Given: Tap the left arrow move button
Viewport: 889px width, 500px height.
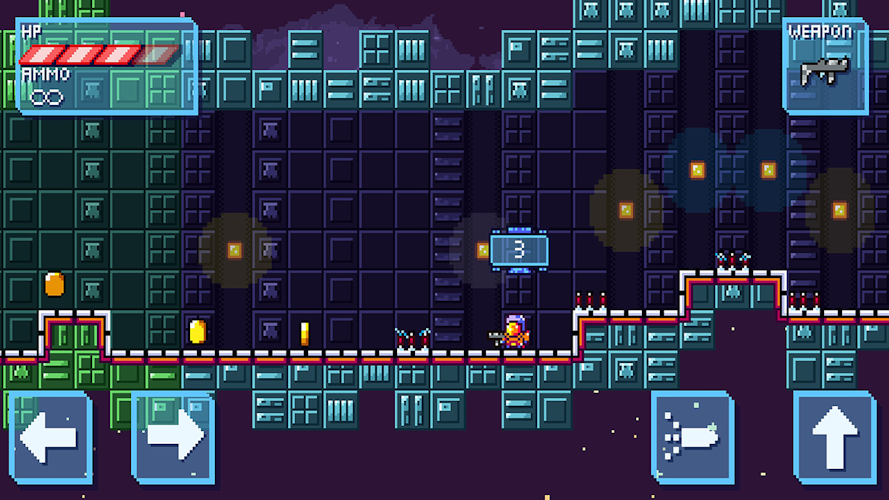Looking at the screenshot, I should tap(50, 438).
